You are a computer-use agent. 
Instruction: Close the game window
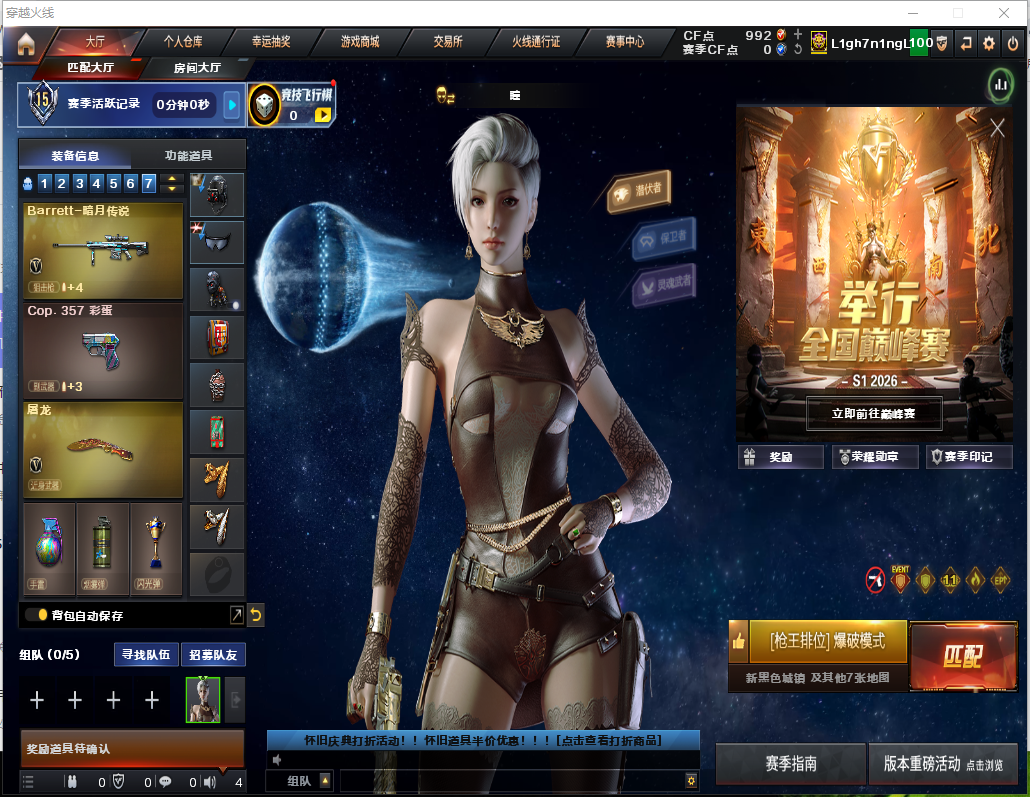coord(1004,13)
